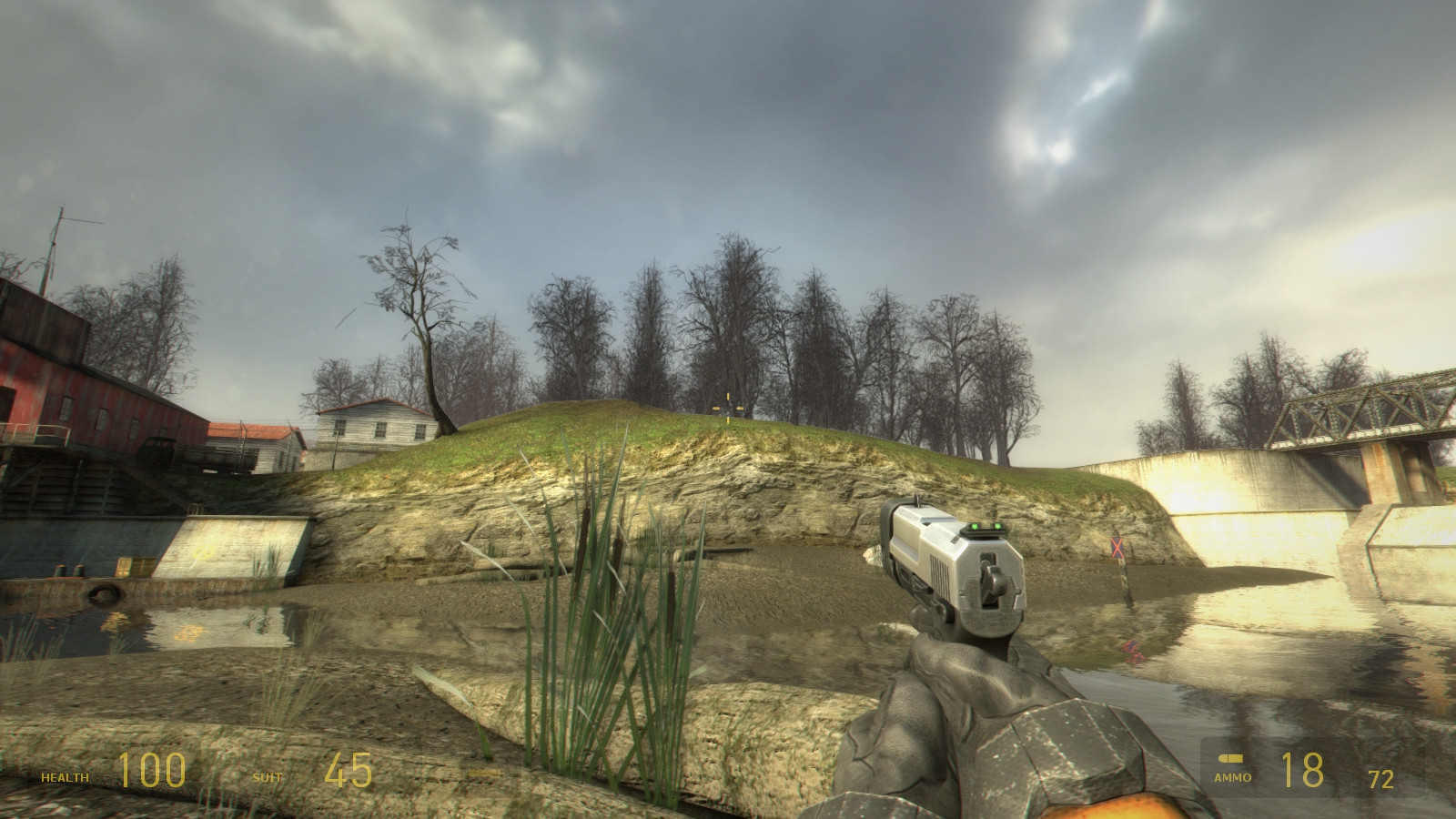This screenshot has height=819, width=1456.
Task: Click the faded pickup icon left of the log
Action: click(484, 772)
